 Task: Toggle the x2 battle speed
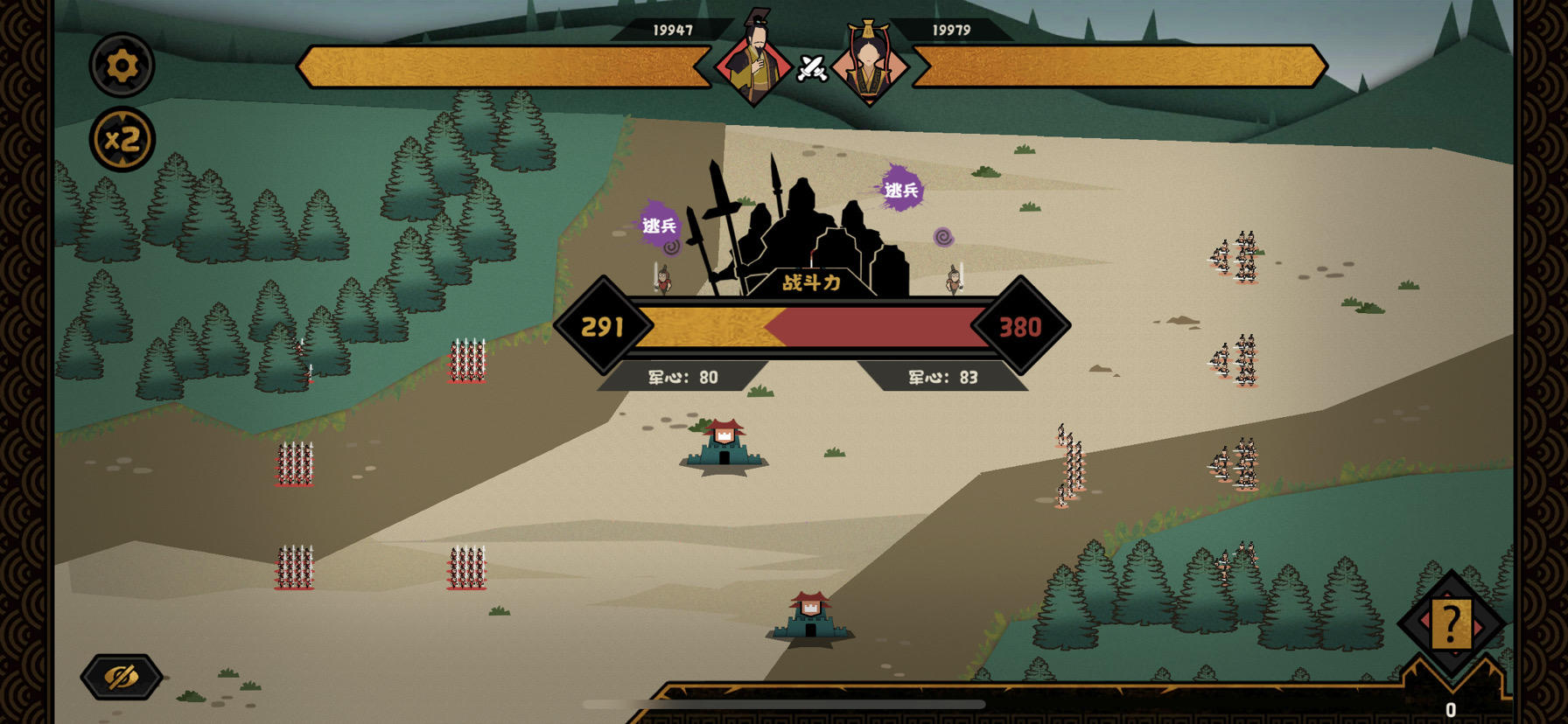pyautogui.click(x=122, y=139)
